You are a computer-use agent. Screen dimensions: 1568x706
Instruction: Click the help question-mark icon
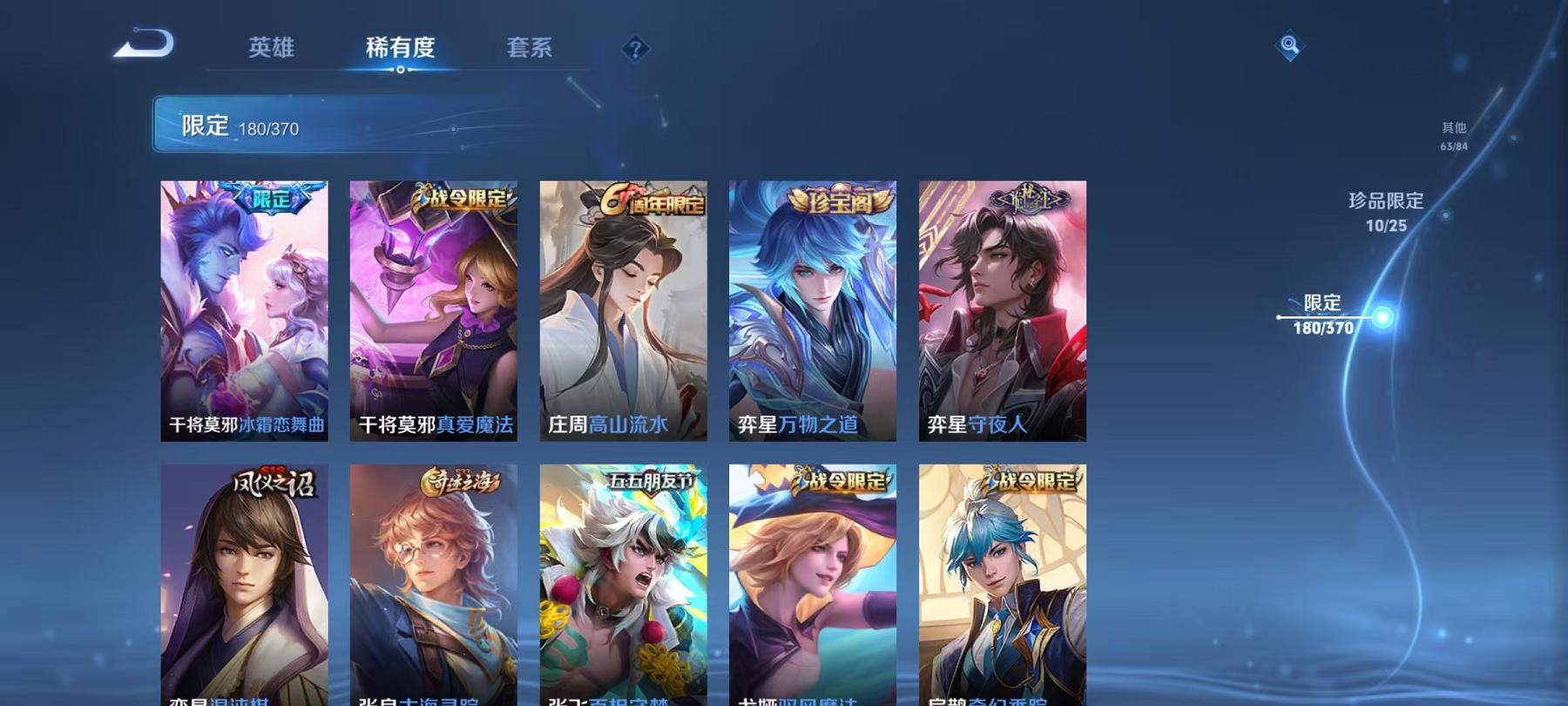tap(634, 50)
